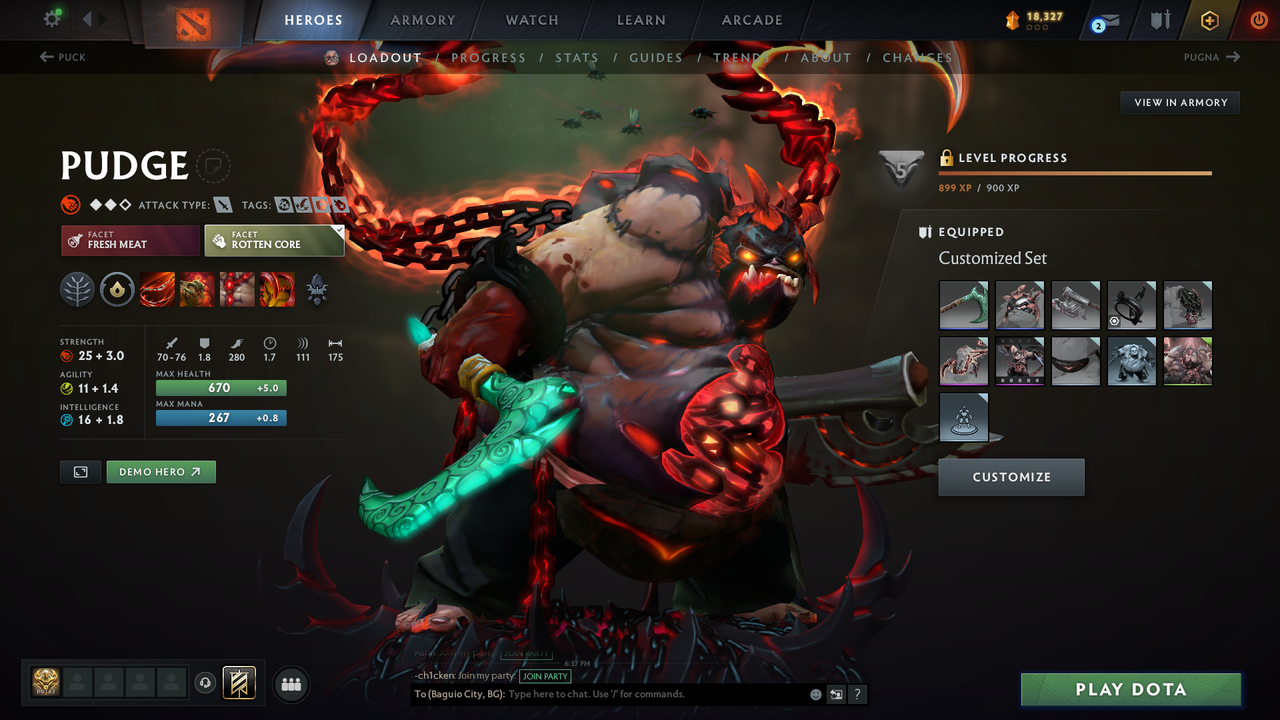Open the mail notifications icon
This screenshot has width=1280, height=720.
pyautogui.click(x=1106, y=18)
